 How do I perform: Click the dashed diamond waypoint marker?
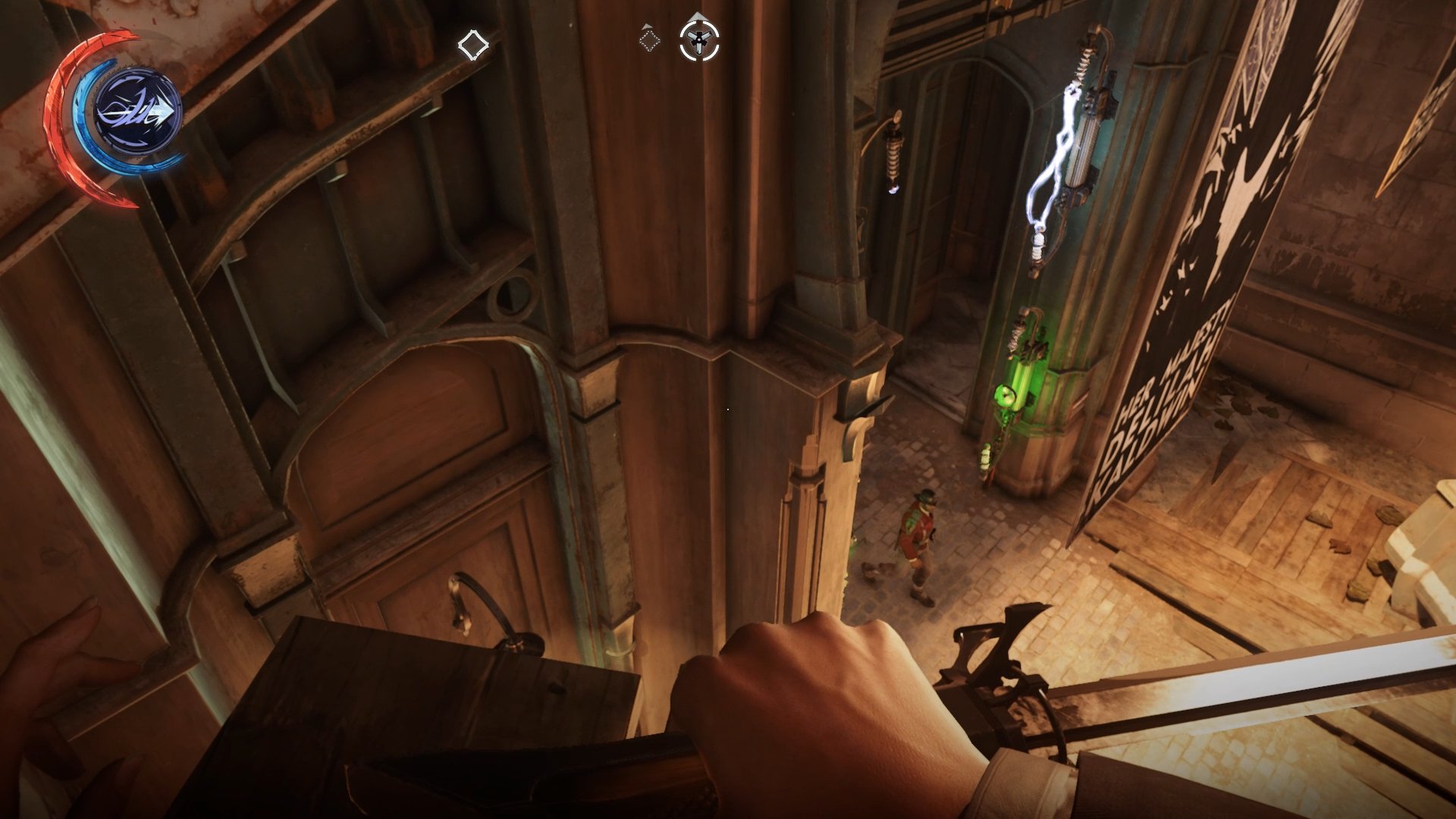(x=649, y=41)
